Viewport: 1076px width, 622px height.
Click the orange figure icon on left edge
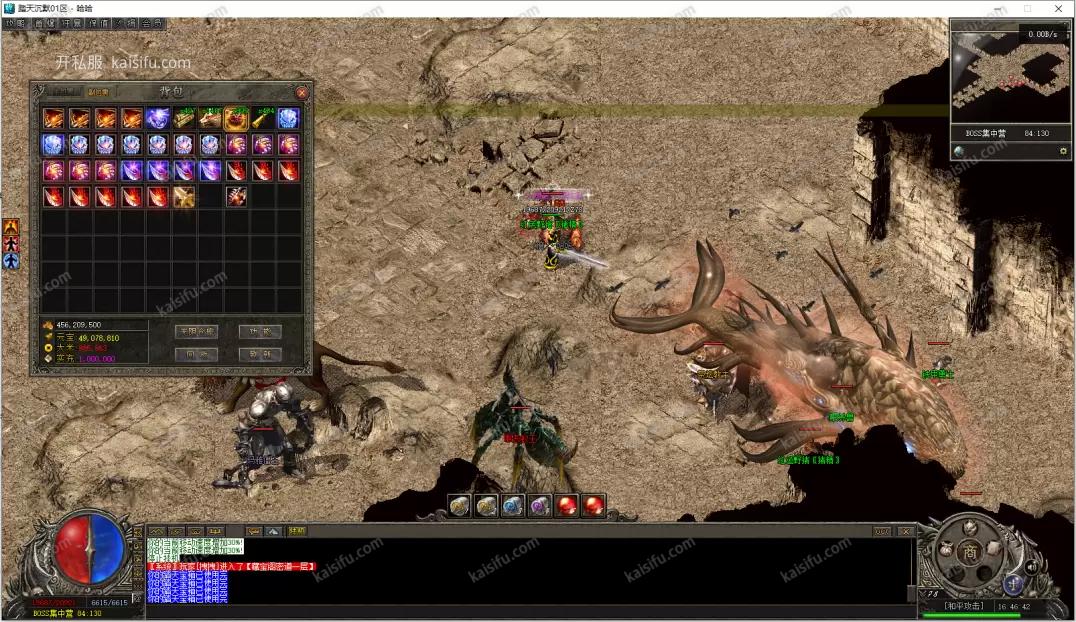11,227
